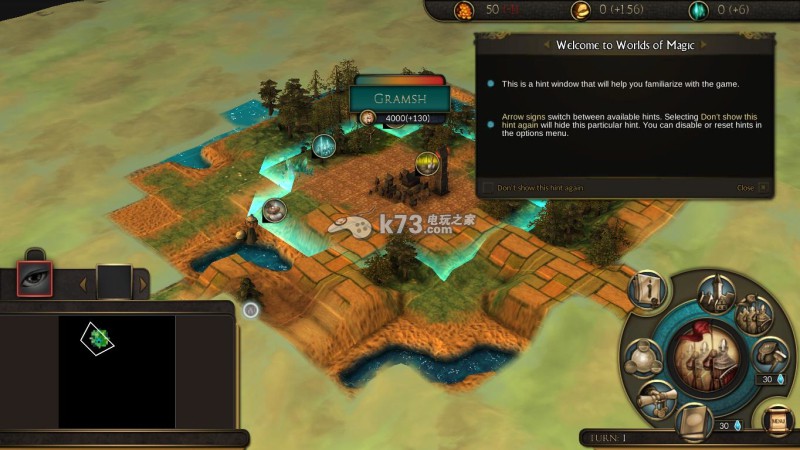800x450 pixels.
Task: Open the anvil and hammer production icon
Action: pos(769,355)
